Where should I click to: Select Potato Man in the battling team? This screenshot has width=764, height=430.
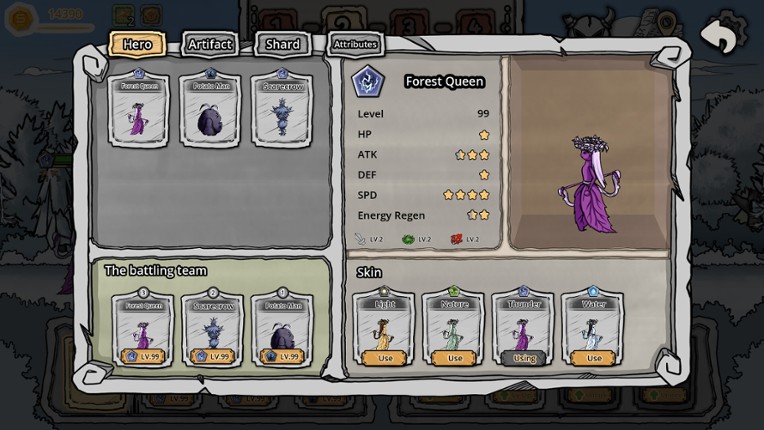(x=283, y=329)
